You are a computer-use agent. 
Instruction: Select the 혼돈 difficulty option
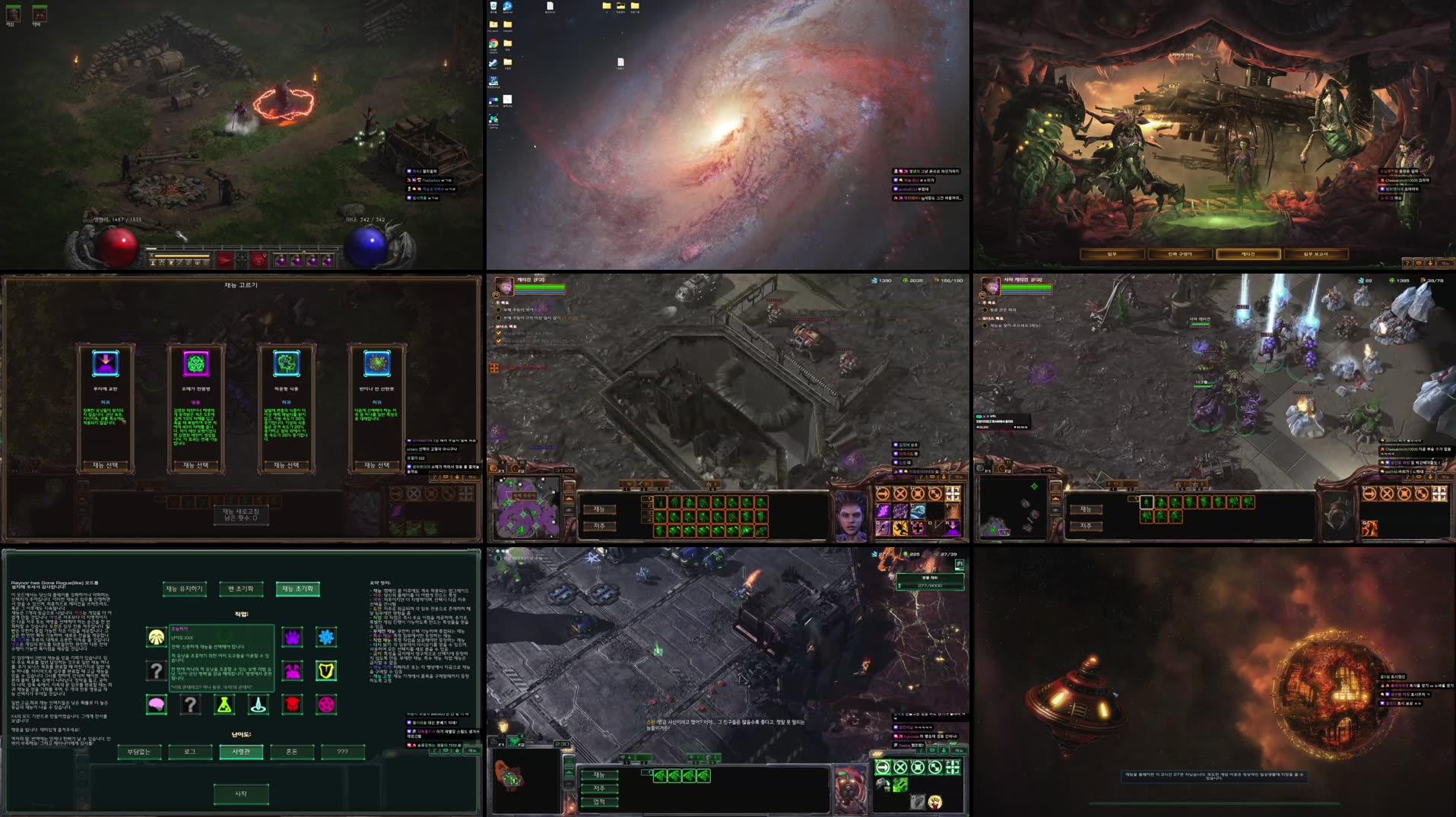click(293, 751)
